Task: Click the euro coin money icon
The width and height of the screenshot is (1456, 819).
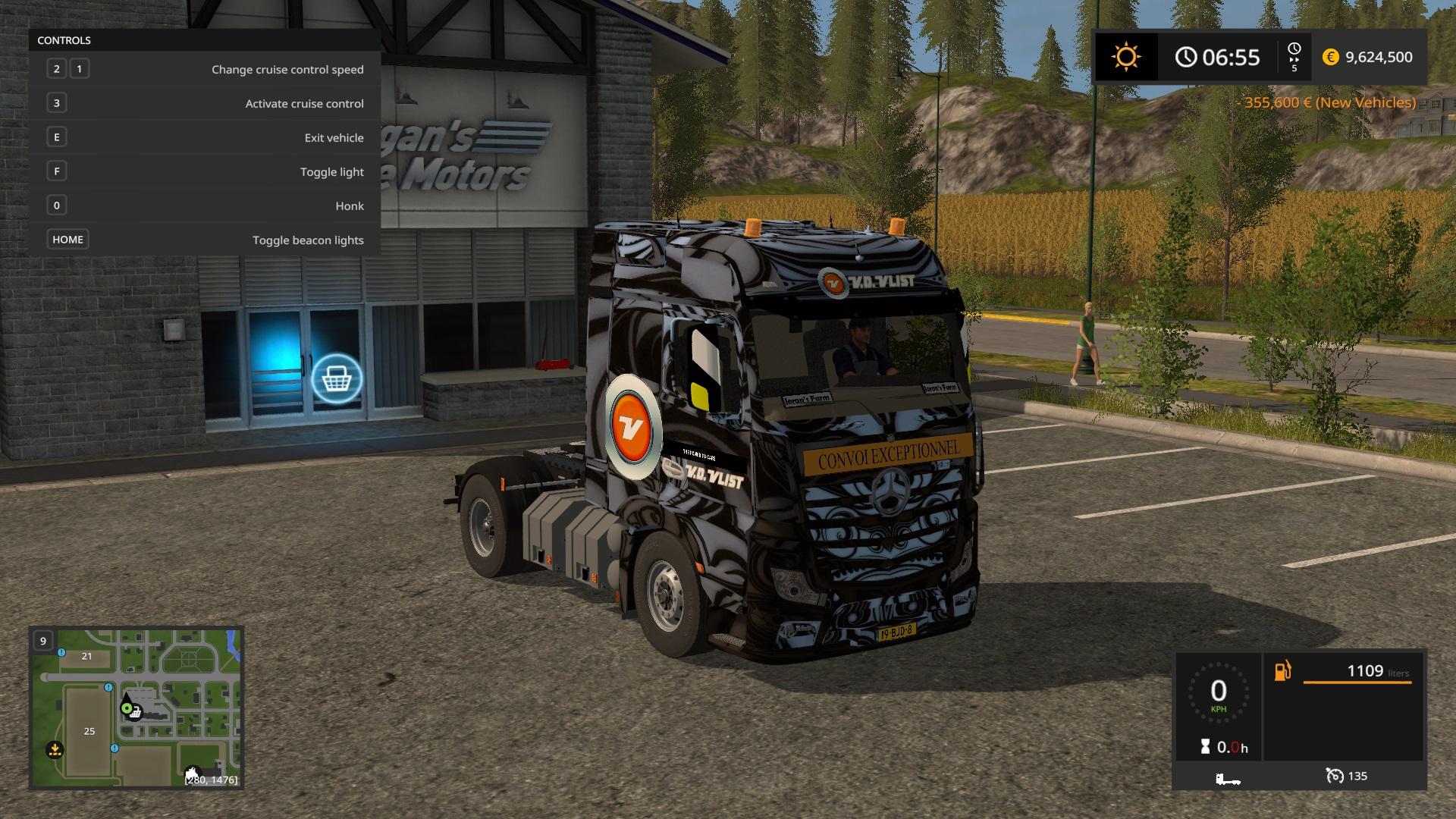Action: point(1330,57)
